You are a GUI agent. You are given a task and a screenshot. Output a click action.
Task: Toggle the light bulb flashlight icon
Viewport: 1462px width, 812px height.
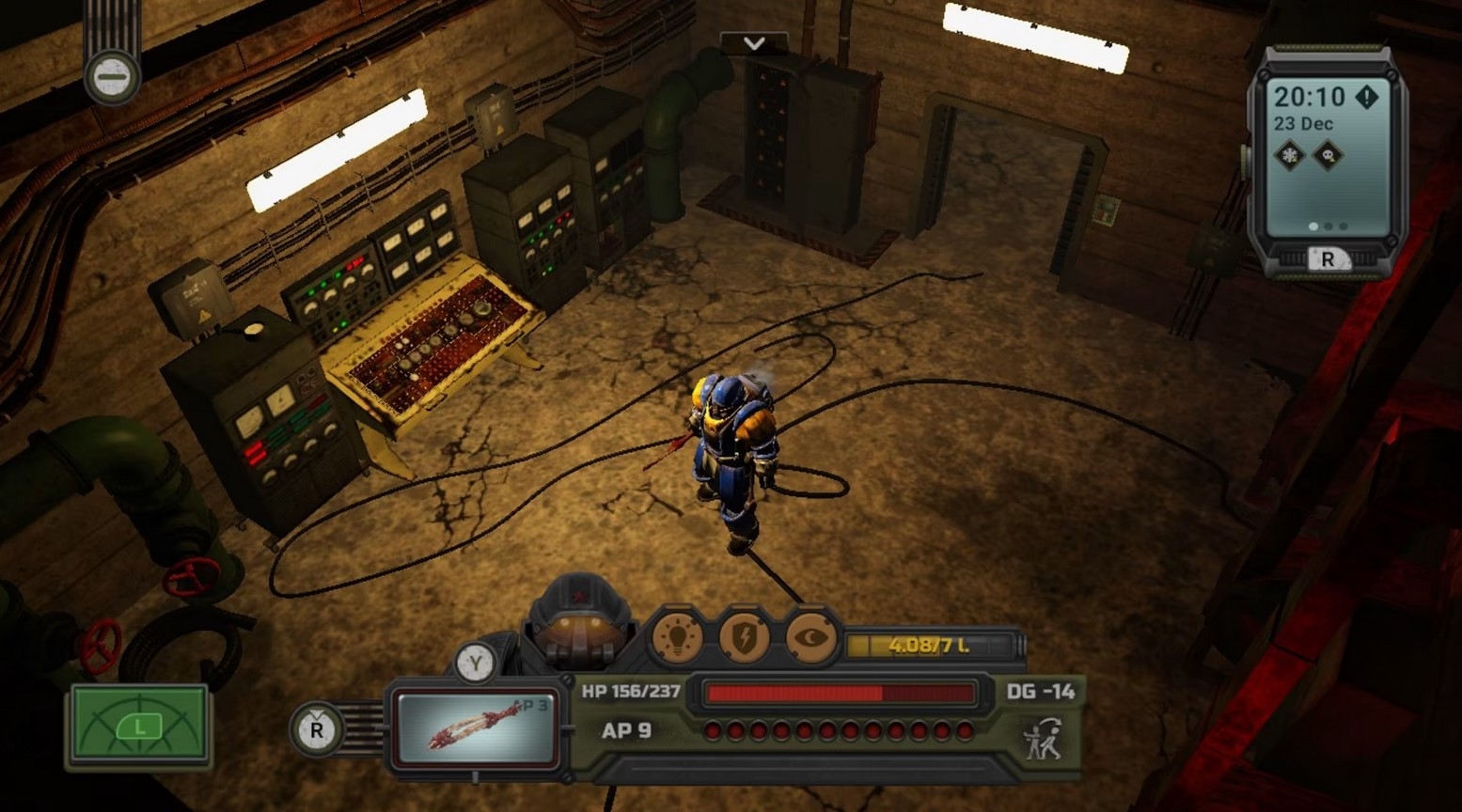[678, 637]
